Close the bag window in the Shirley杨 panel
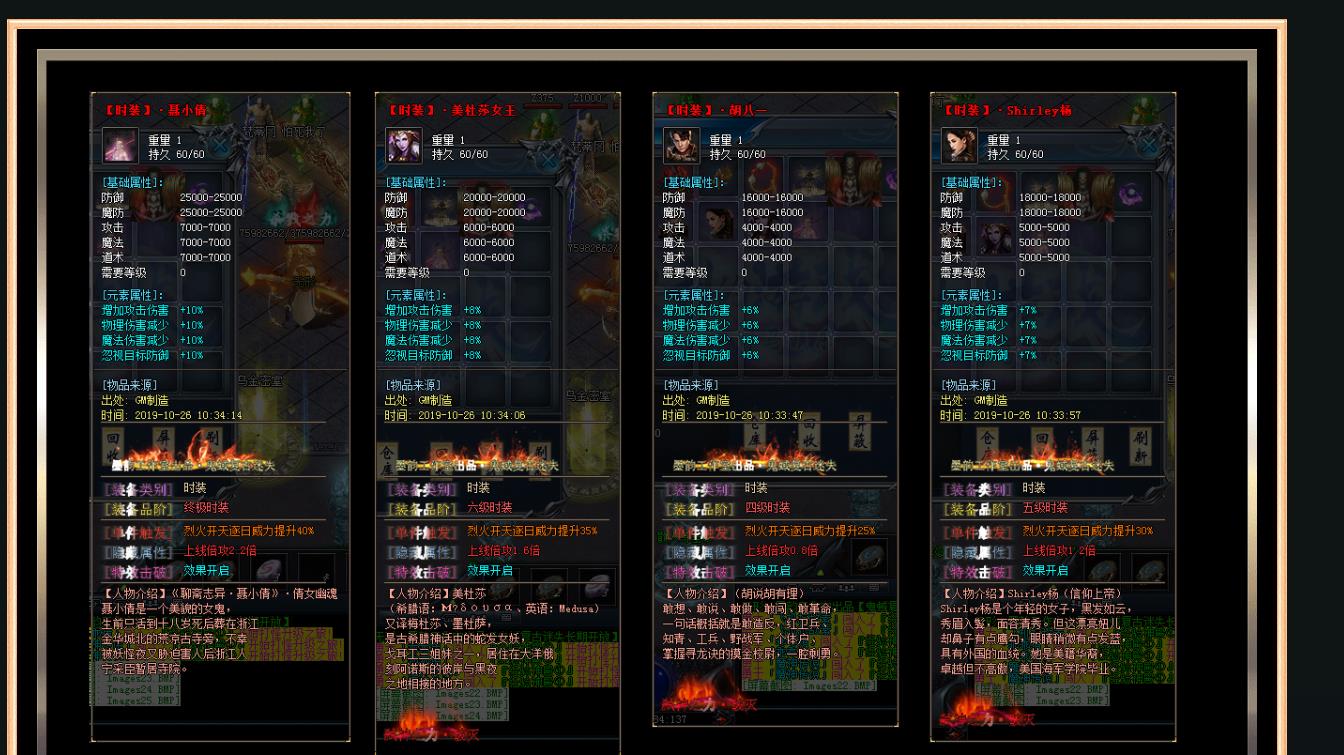Viewport: 1344px width, 755px height. tap(1148, 146)
